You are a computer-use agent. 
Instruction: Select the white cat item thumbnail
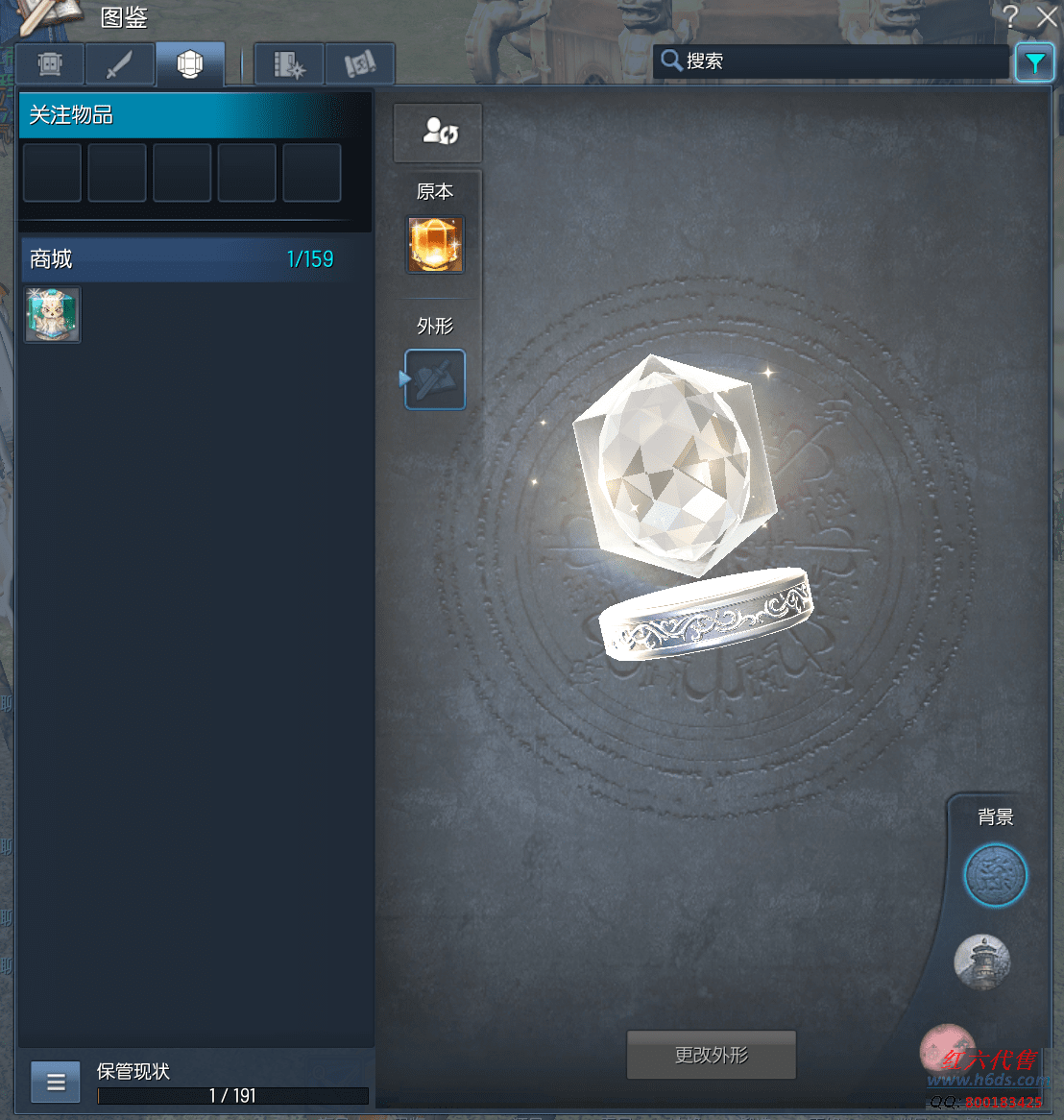point(52,314)
